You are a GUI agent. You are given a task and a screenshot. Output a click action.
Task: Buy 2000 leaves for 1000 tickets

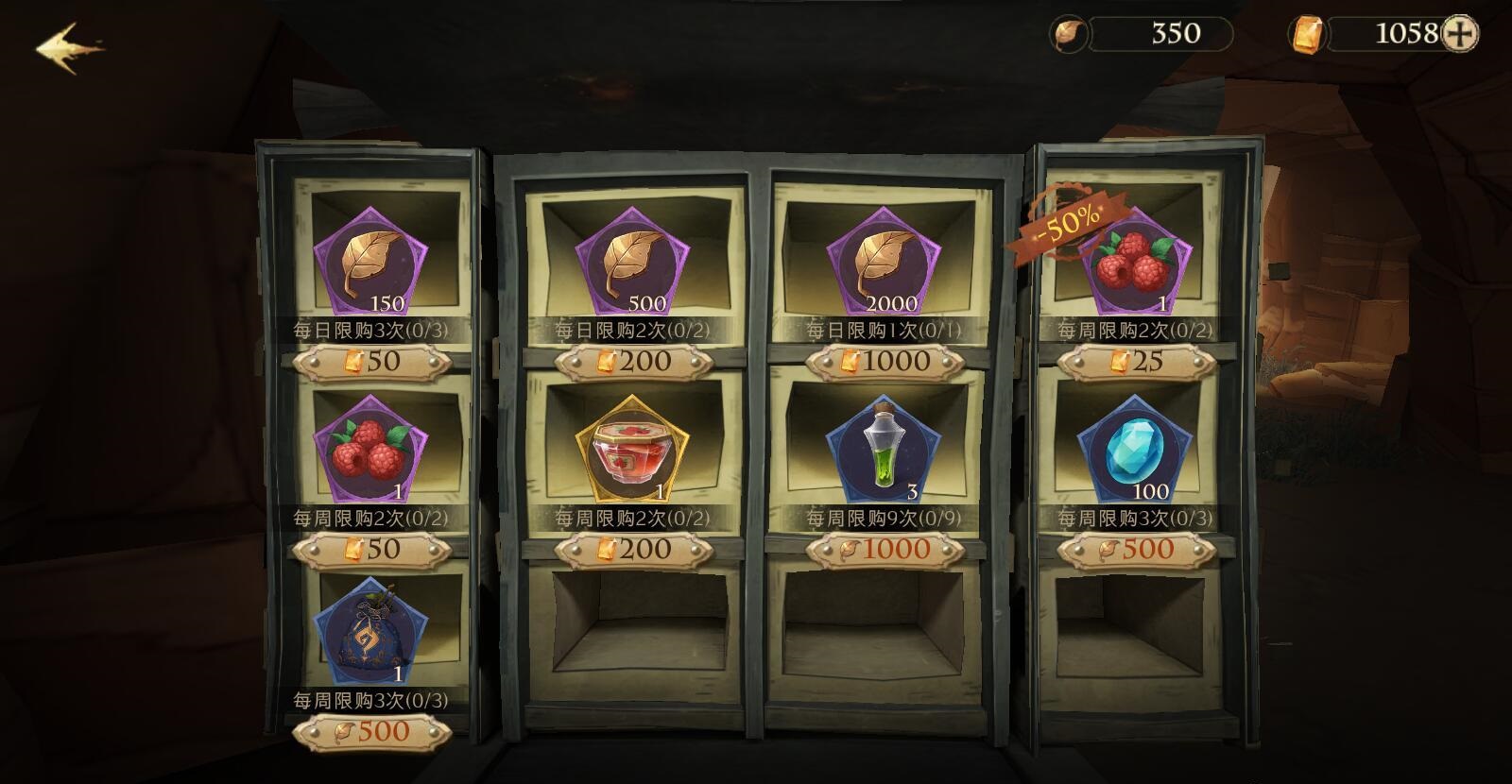coord(885,361)
